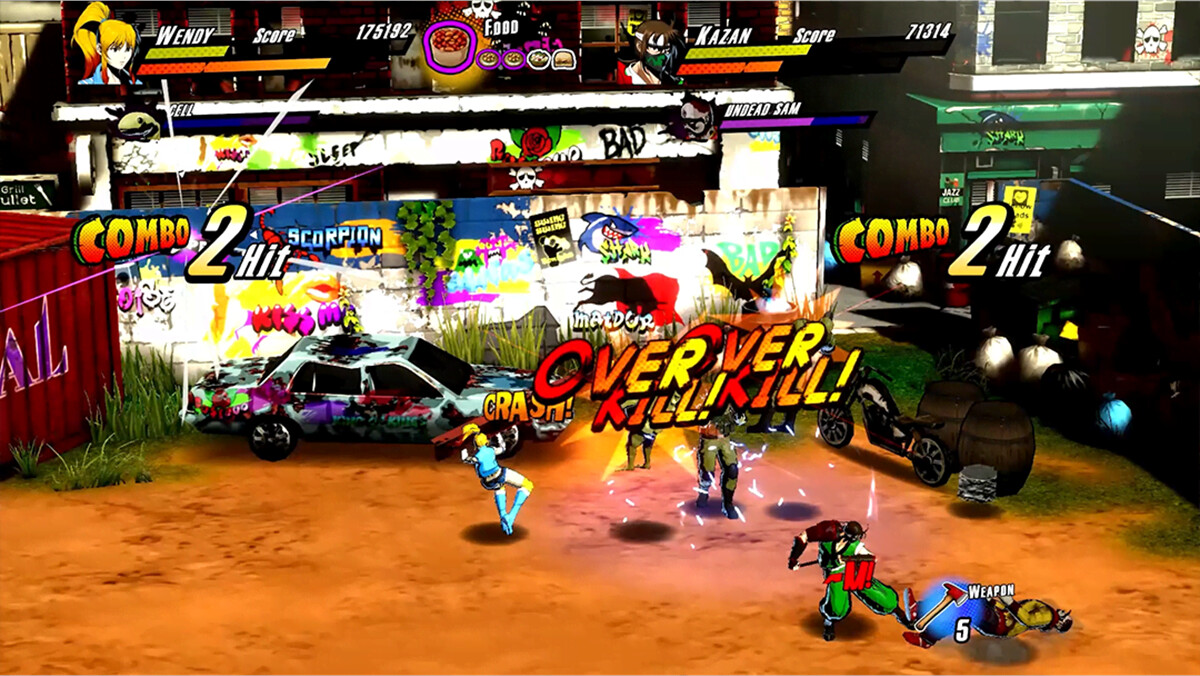The width and height of the screenshot is (1200, 676).
Task: Pick the salad bowl food icon
Action: (x=538, y=59)
